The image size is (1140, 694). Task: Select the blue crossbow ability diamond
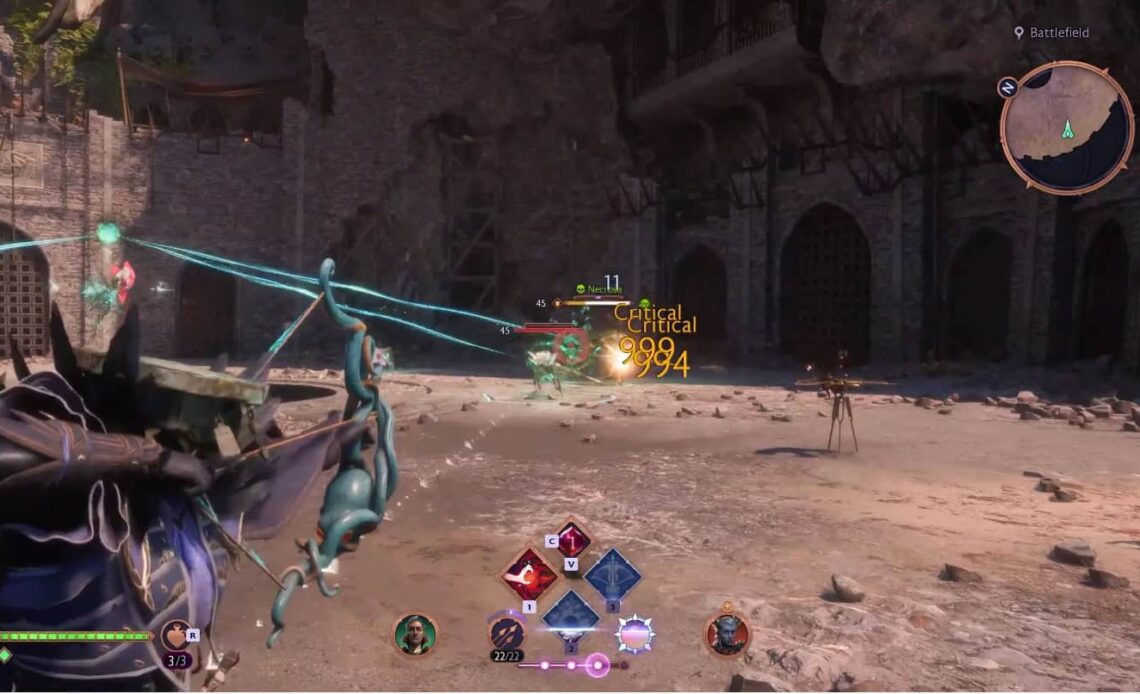click(612, 575)
